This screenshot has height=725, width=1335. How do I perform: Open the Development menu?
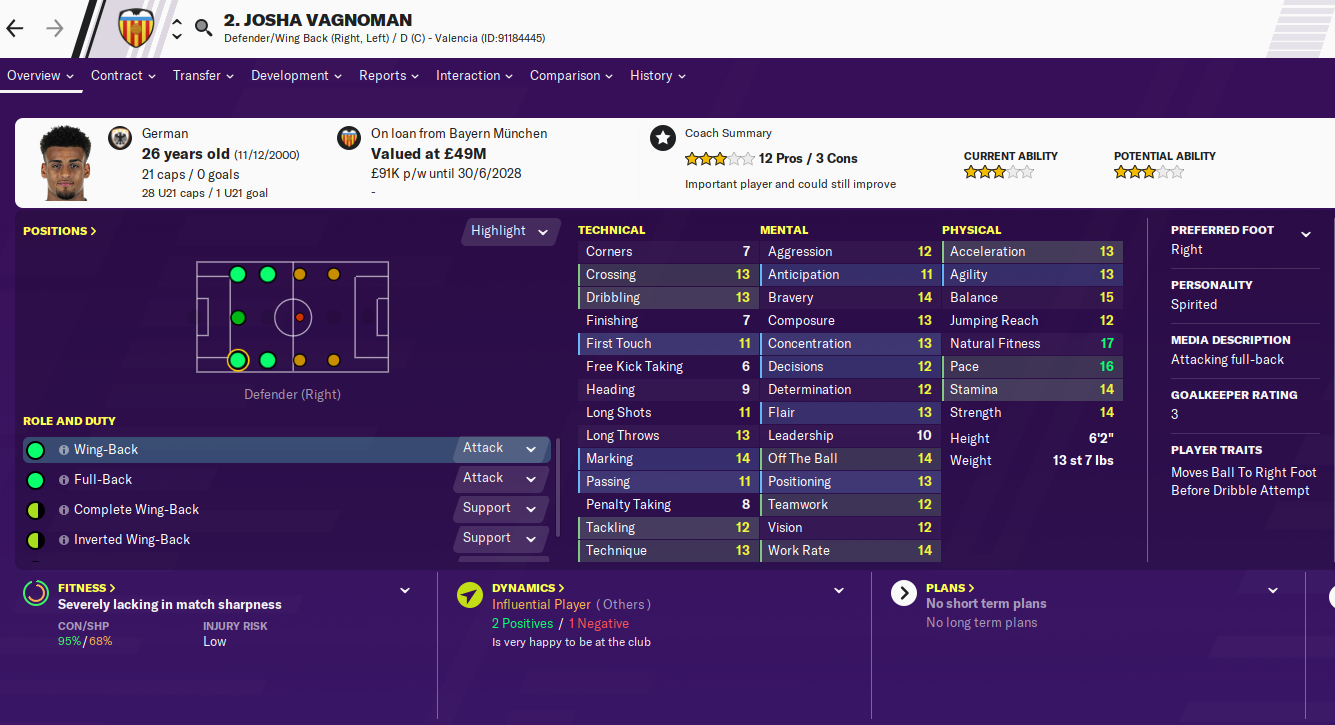click(296, 76)
